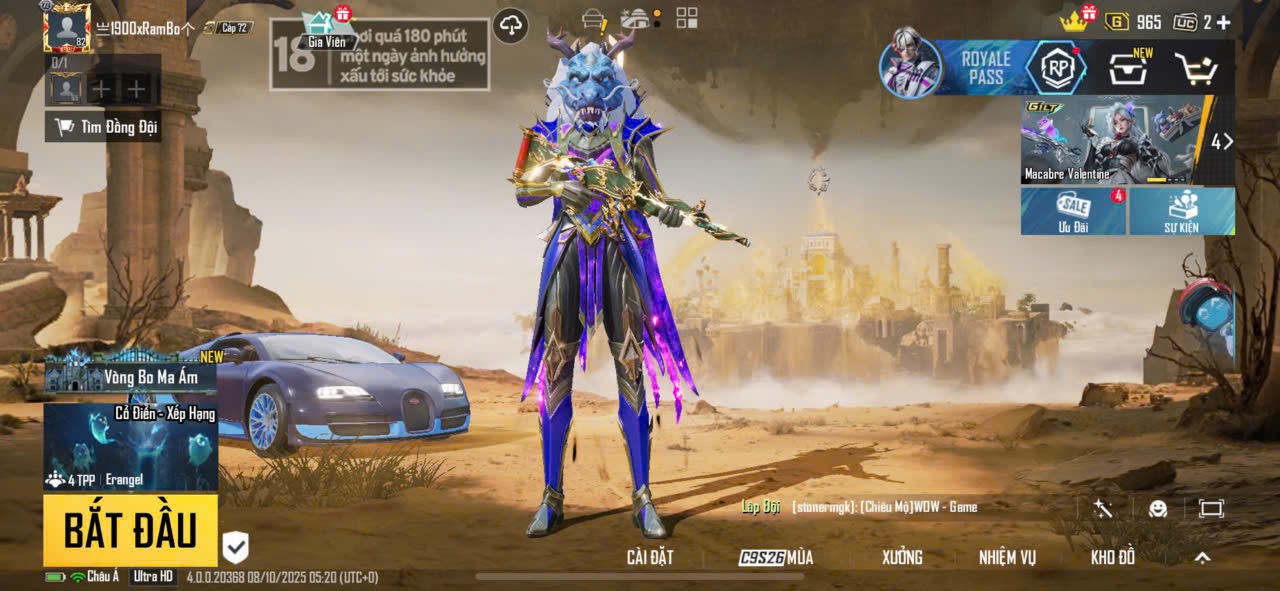Image resolution: width=1280 pixels, height=591 pixels.
Task: Open the XƯỞNG workshop menu
Action: (902, 558)
